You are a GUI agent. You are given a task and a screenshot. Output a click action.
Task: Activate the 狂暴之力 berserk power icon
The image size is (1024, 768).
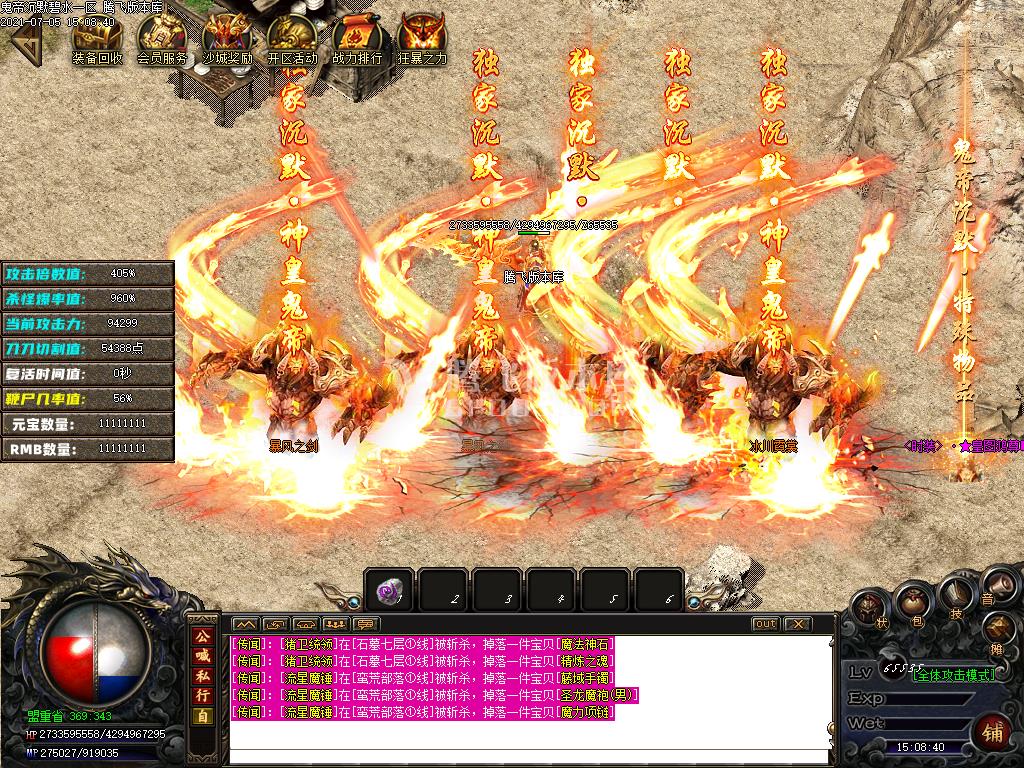tap(422, 40)
